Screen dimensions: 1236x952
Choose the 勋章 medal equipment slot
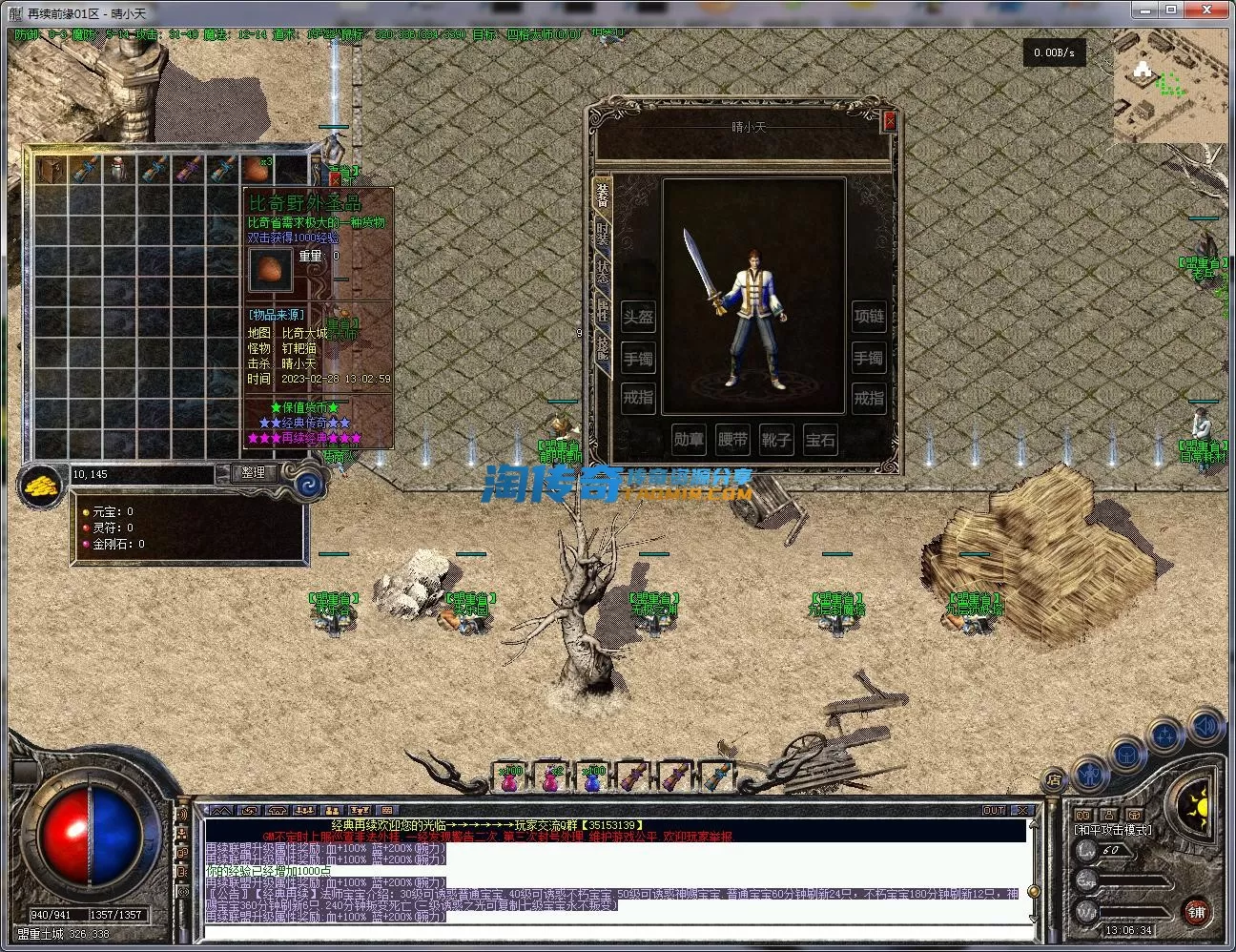tap(689, 439)
